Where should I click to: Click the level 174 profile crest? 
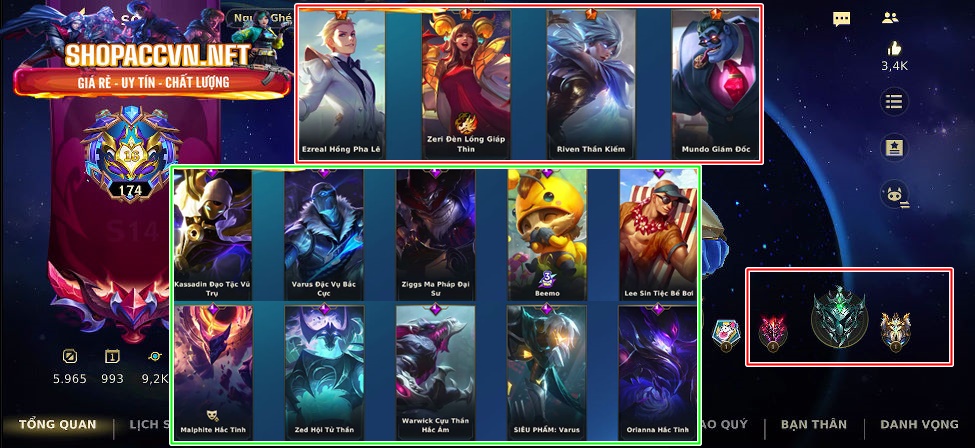click(130, 160)
